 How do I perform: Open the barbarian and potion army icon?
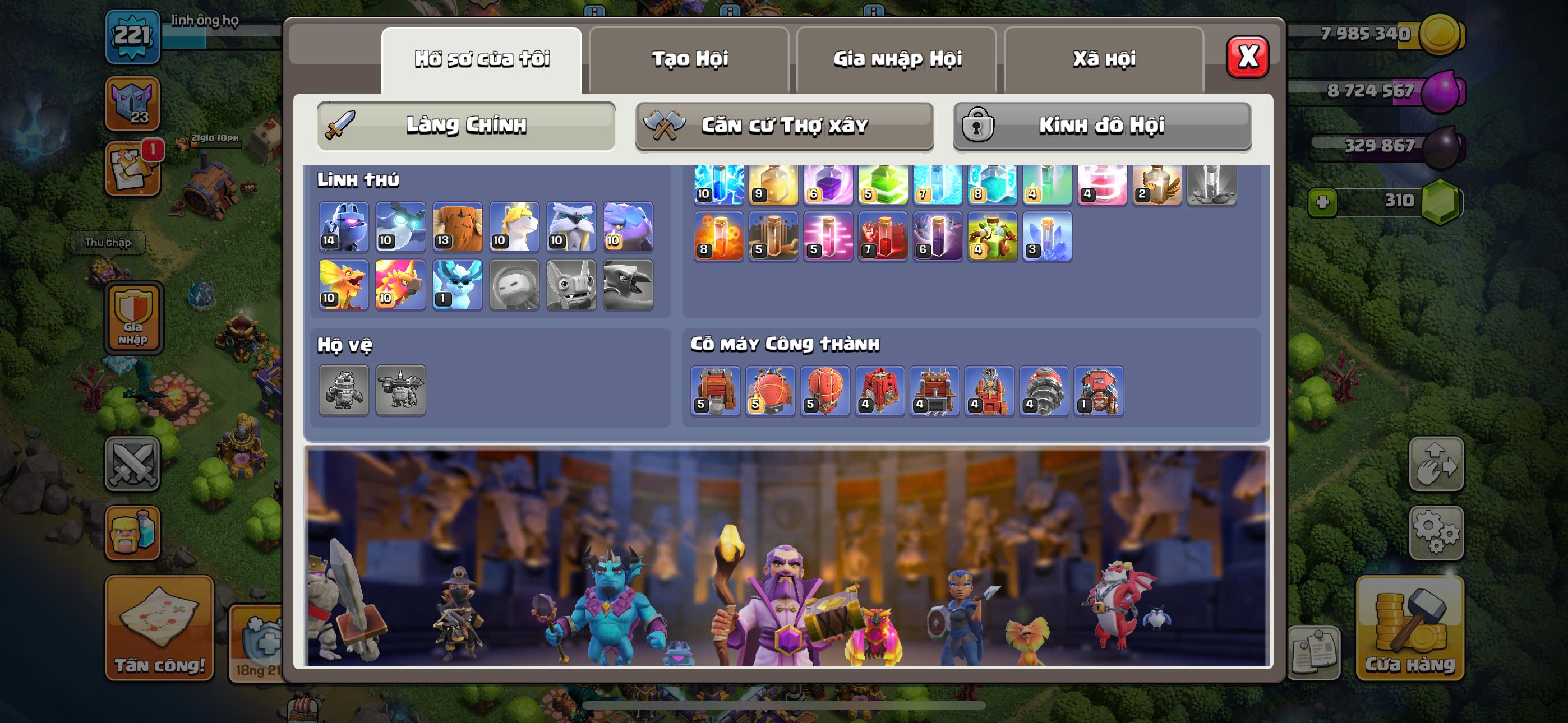click(x=132, y=532)
